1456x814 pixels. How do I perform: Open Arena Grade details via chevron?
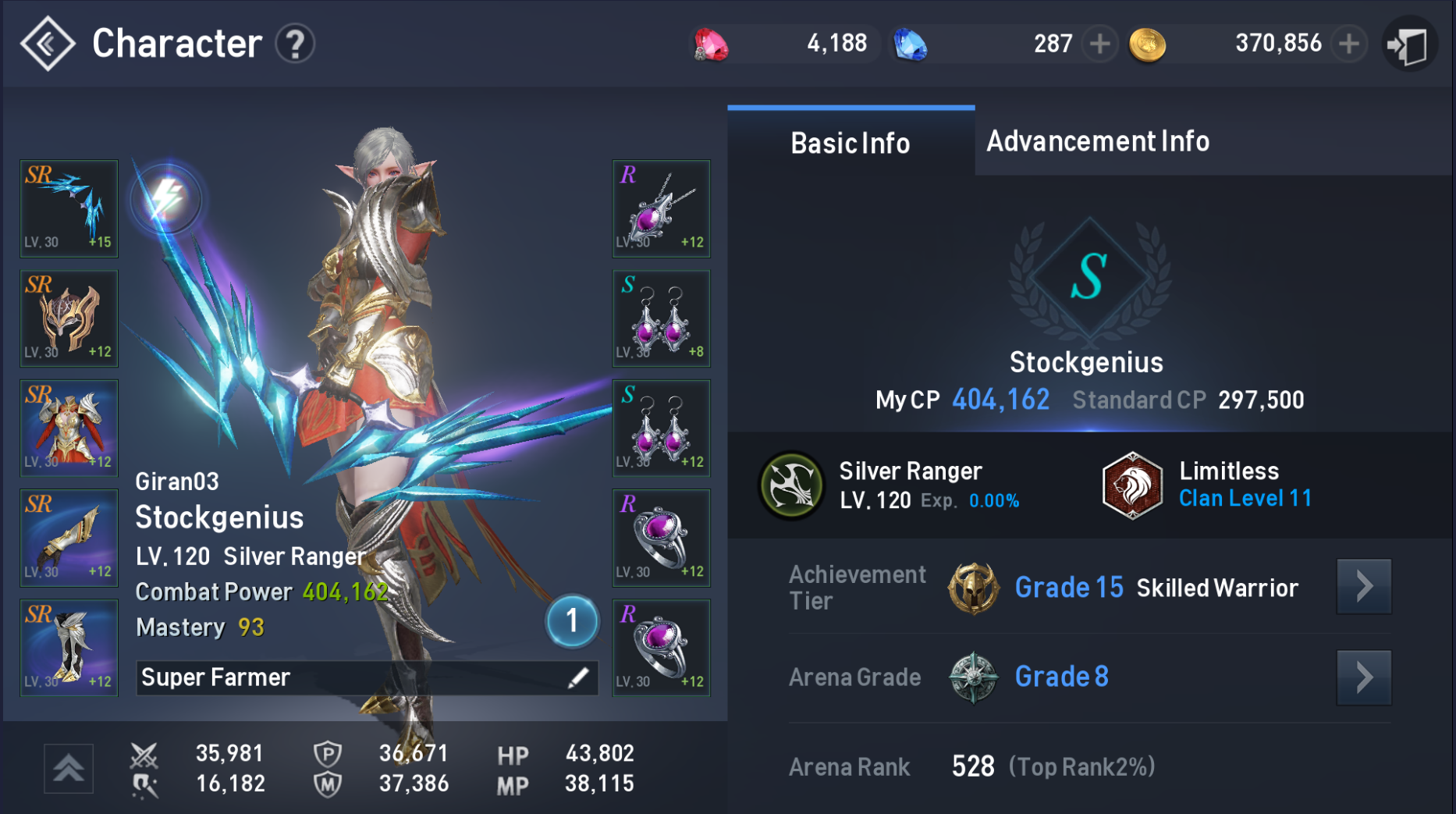[x=1363, y=677]
